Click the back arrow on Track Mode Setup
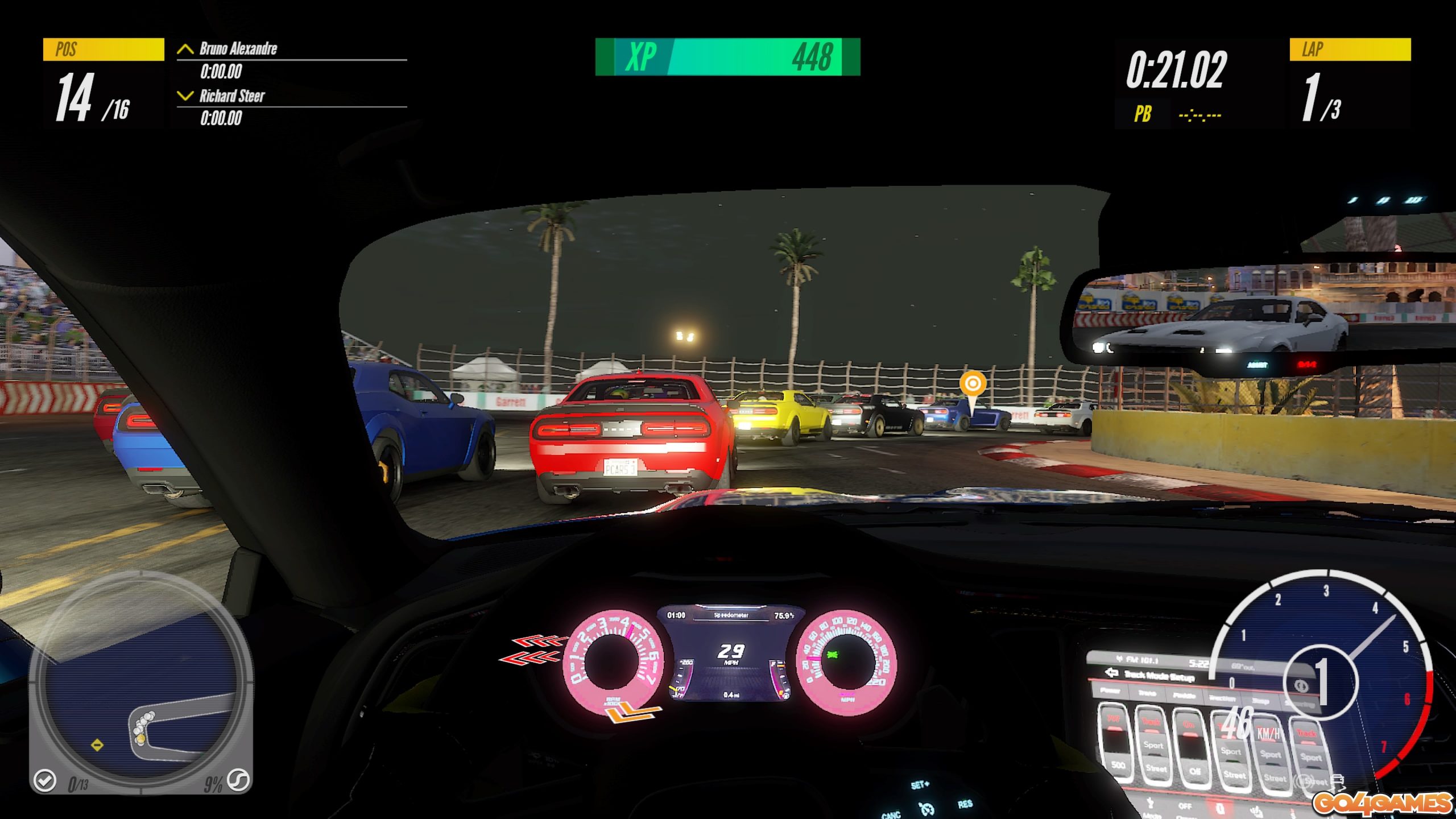Screen dimensions: 1456x819 [x=1112, y=672]
